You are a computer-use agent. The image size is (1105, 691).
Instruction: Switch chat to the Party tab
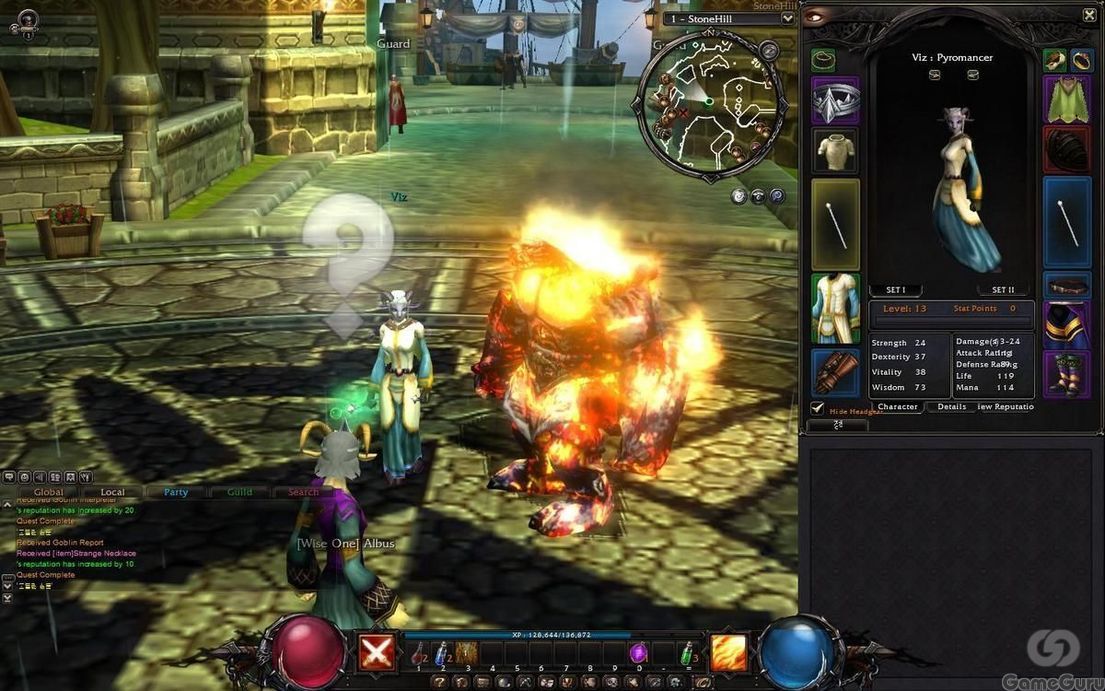[x=176, y=492]
